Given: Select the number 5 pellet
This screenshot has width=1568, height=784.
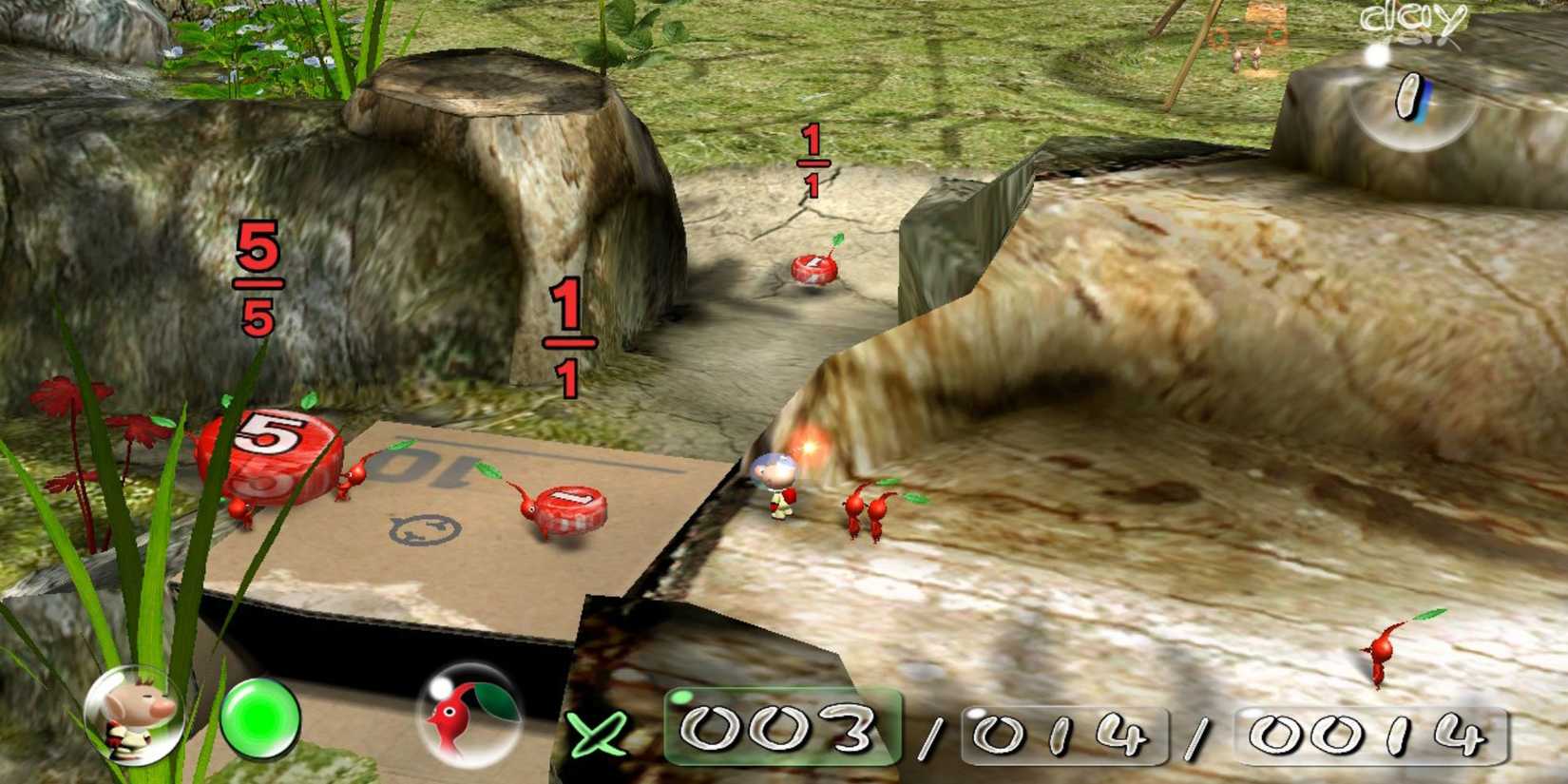Looking at the screenshot, I should pos(269,447).
